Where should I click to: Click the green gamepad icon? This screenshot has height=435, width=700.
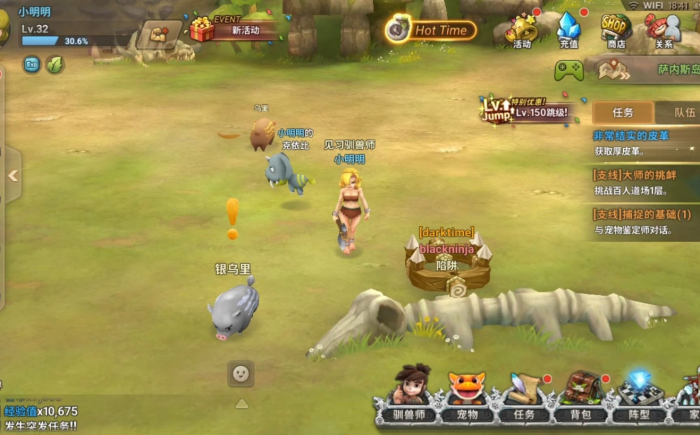[x=569, y=70]
